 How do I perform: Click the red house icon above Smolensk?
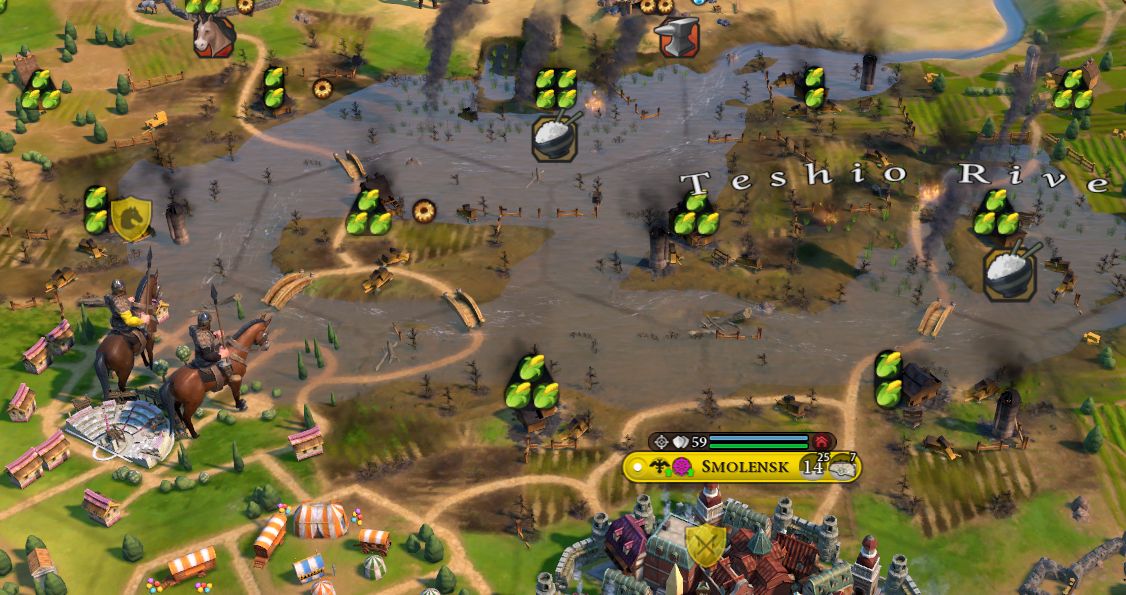(822, 441)
